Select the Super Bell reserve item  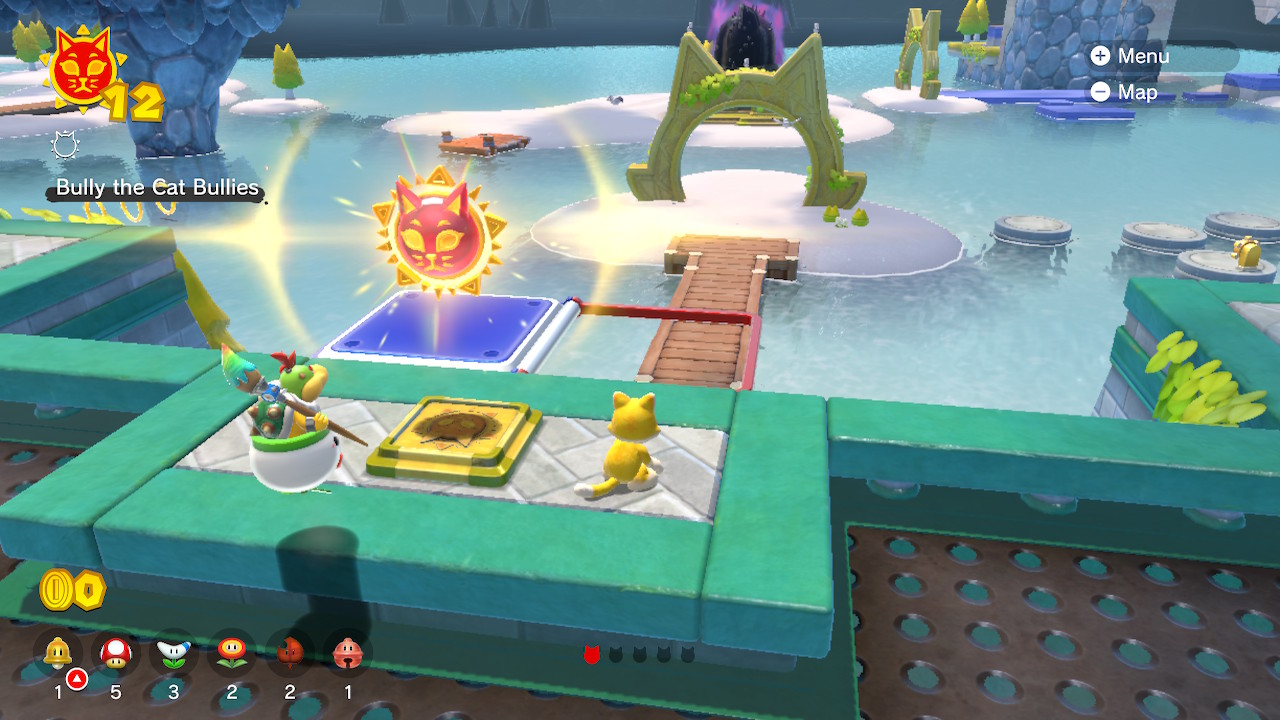[x=58, y=654]
